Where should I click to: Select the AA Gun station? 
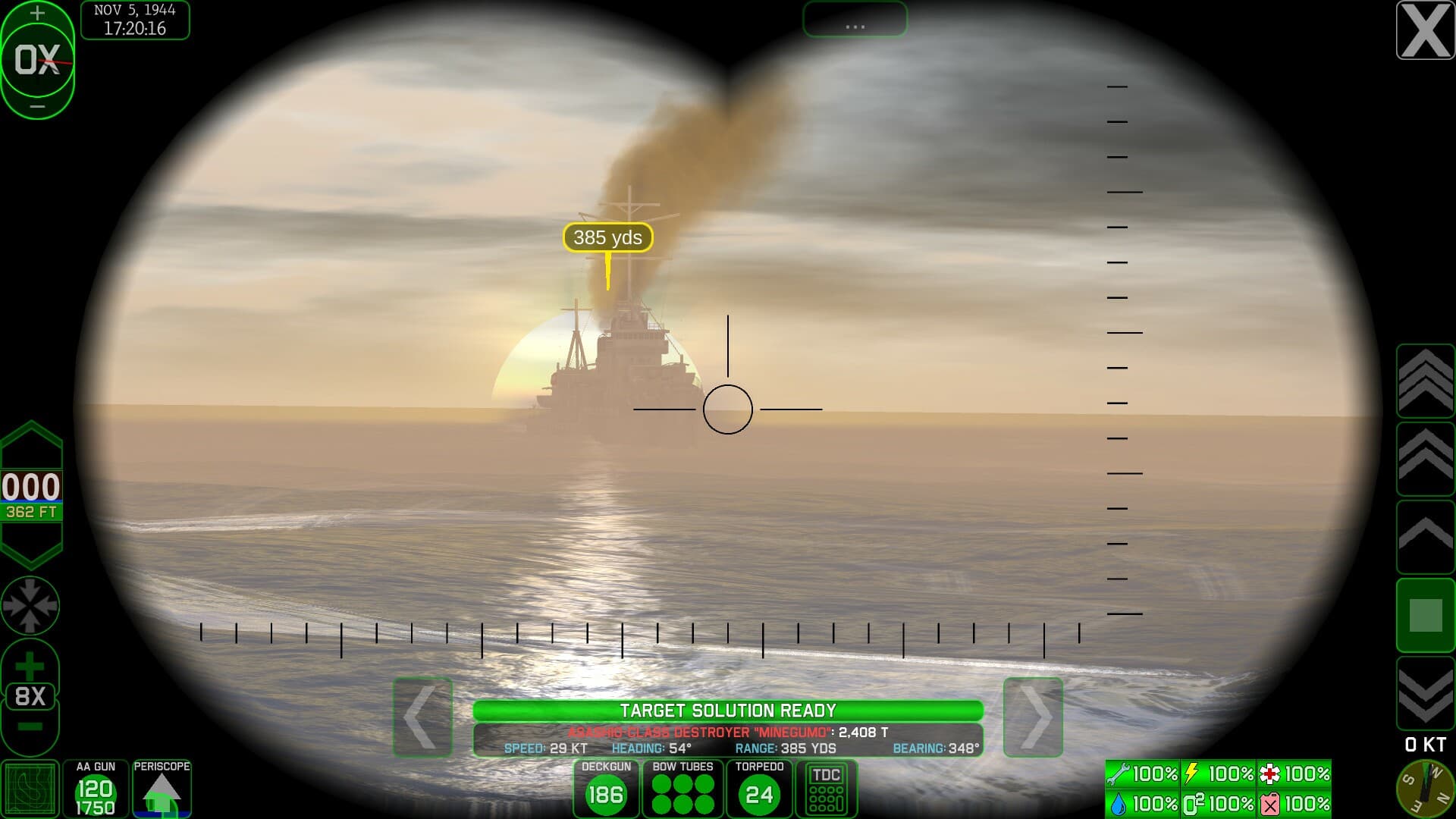pyautogui.click(x=96, y=789)
